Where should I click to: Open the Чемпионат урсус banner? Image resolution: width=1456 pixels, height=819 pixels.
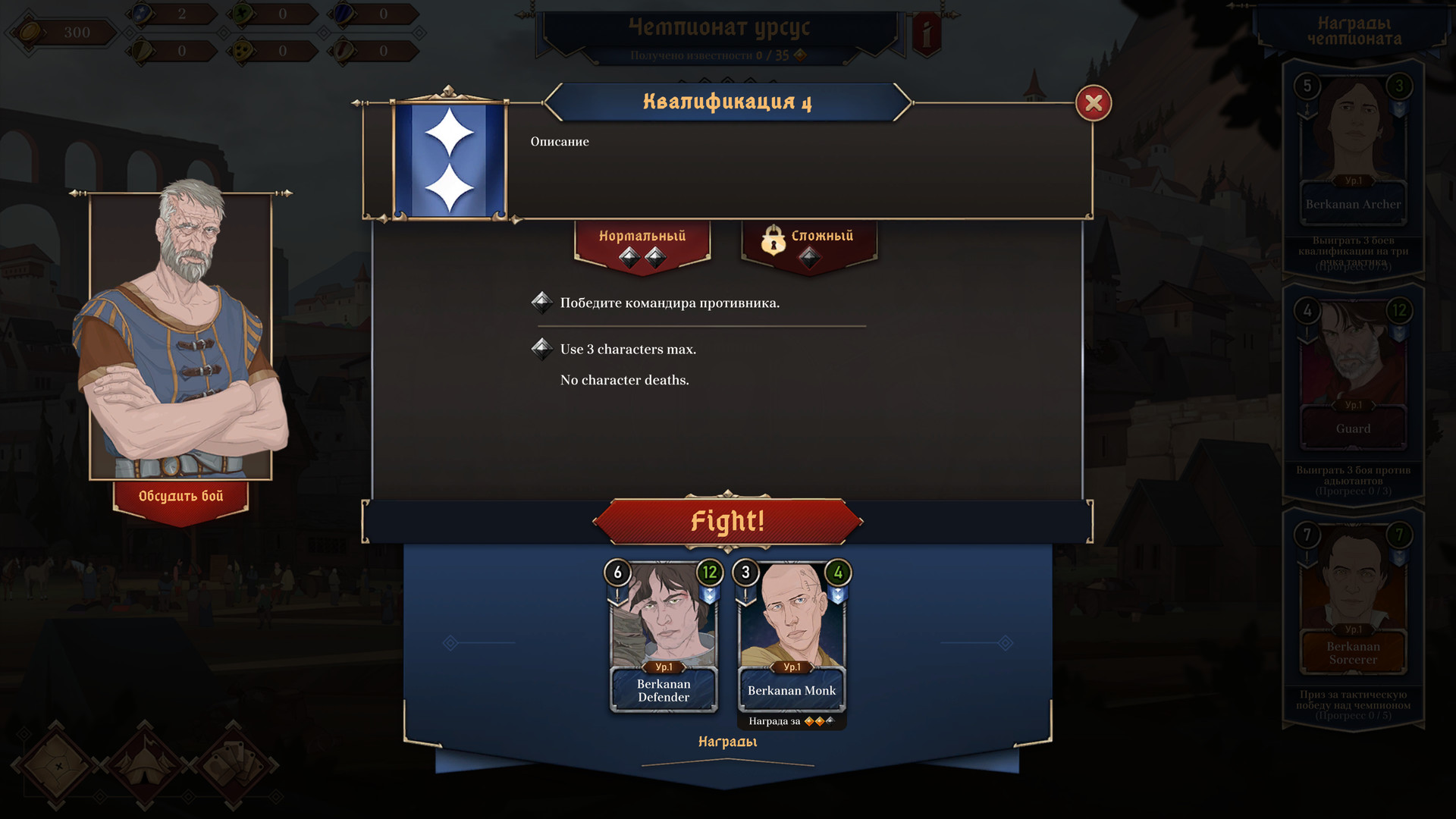pos(719,27)
